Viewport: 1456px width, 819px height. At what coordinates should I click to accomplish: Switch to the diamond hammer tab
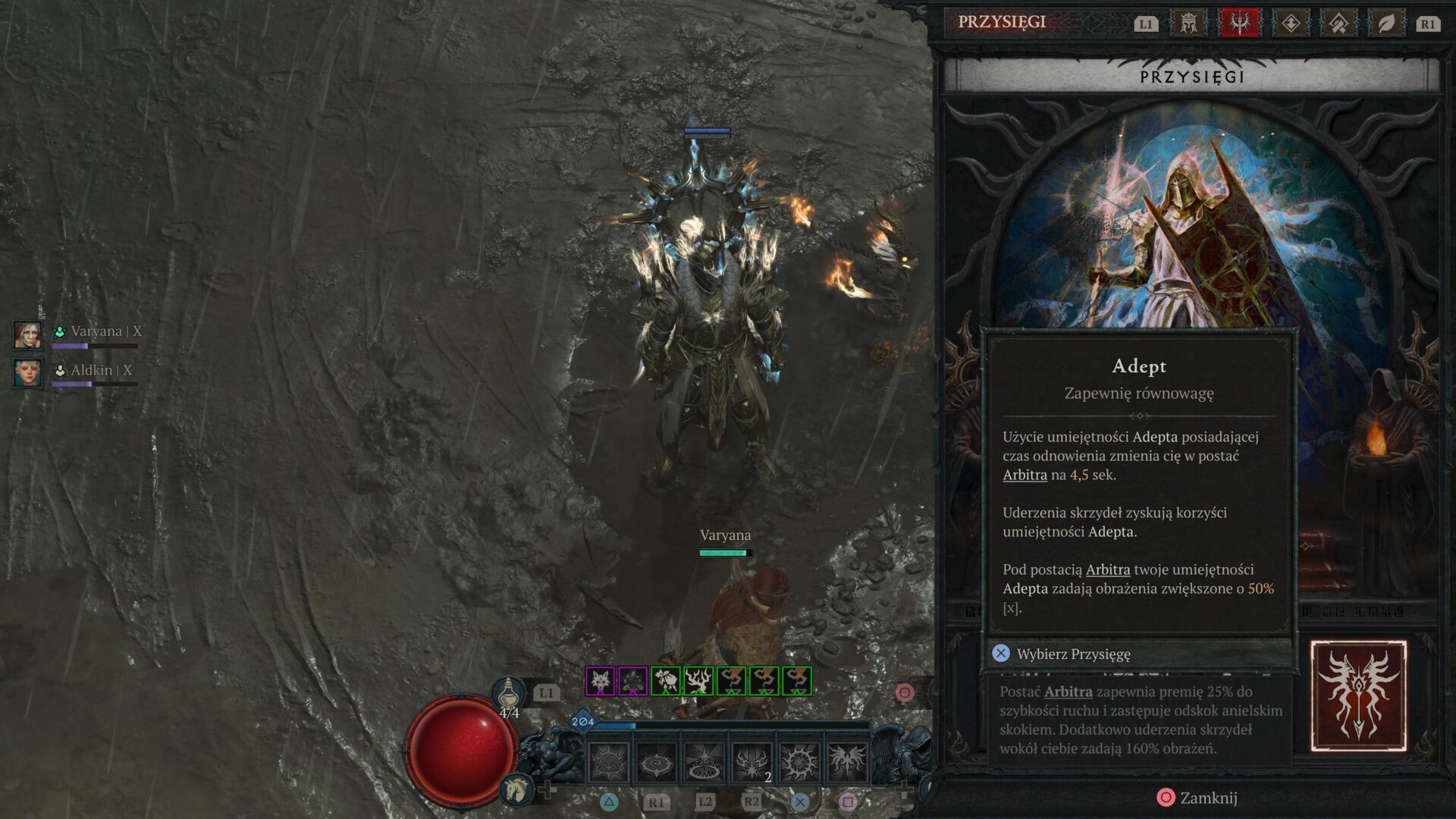[1338, 24]
